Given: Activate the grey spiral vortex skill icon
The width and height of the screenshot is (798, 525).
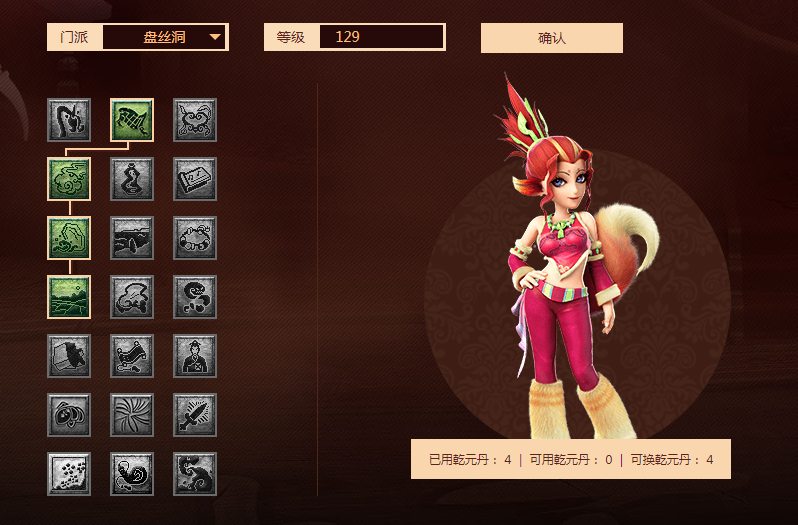Looking at the screenshot, I should (132, 415).
